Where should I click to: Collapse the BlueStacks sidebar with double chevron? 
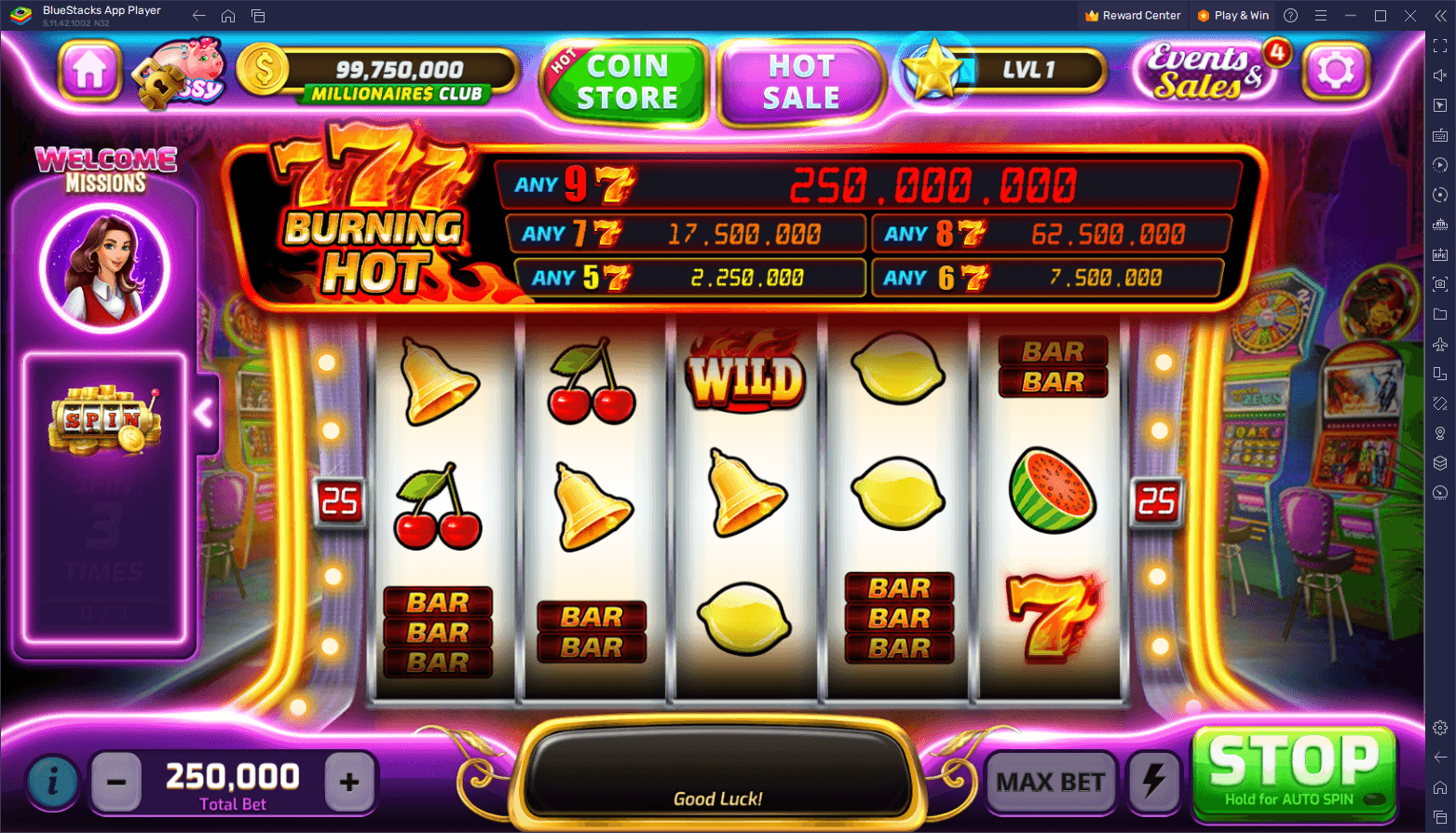click(x=1440, y=15)
